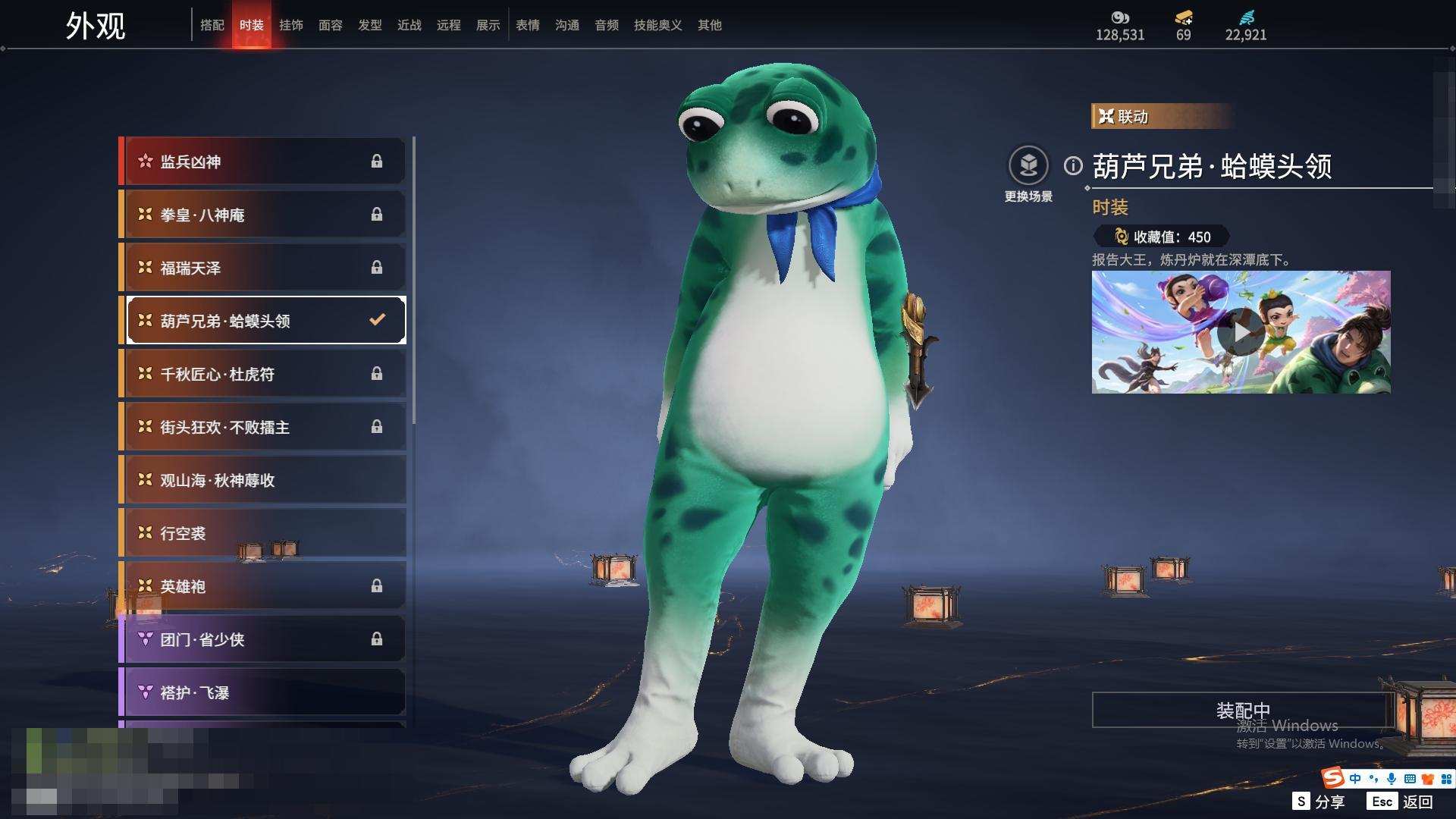Switch to the 技能奥义 tab
Screen dimensions: 1456x819
coord(657,25)
